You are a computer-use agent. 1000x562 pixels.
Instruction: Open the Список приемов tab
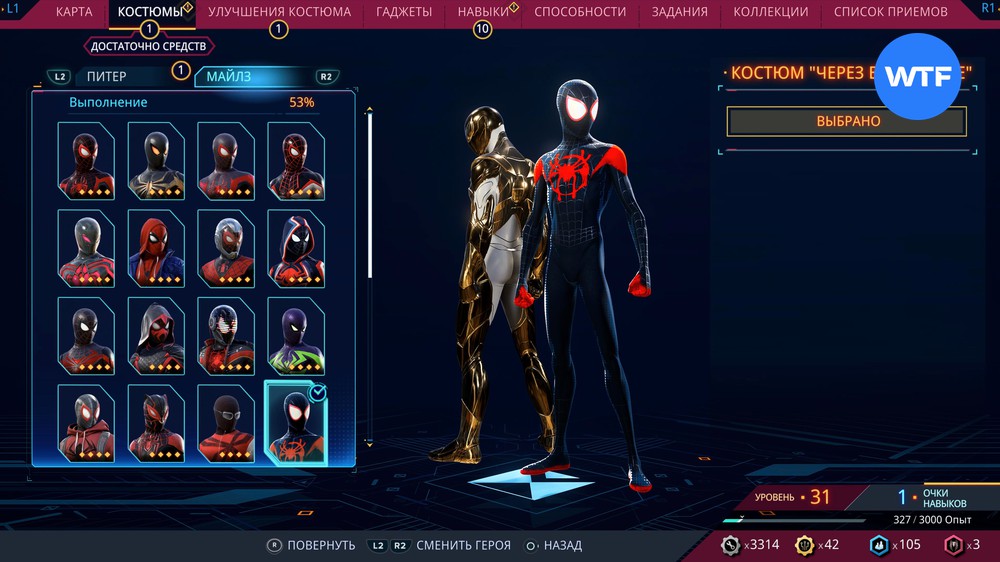click(x=891, y=12)
